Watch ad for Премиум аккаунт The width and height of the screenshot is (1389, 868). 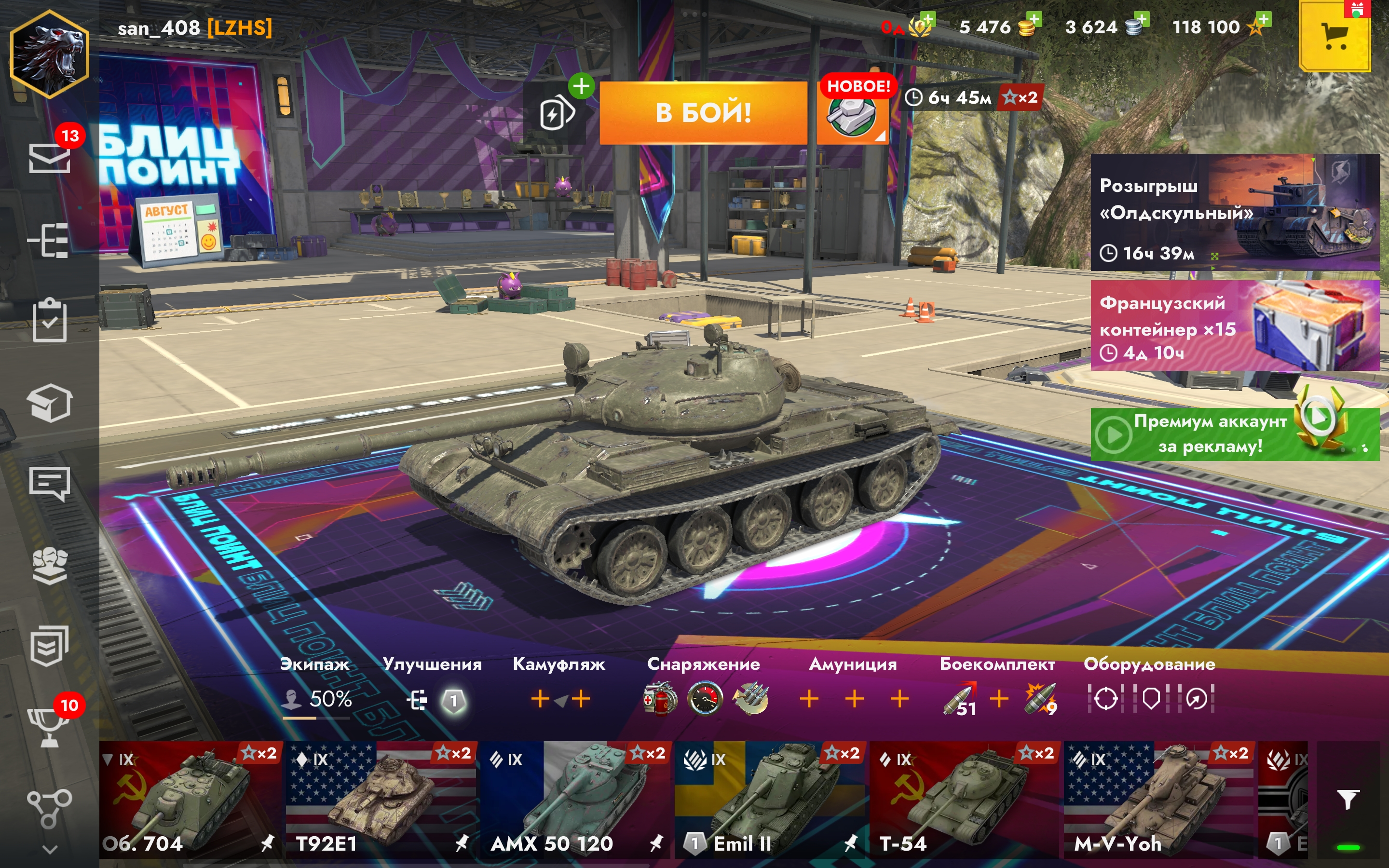(x=1234, y=434)
